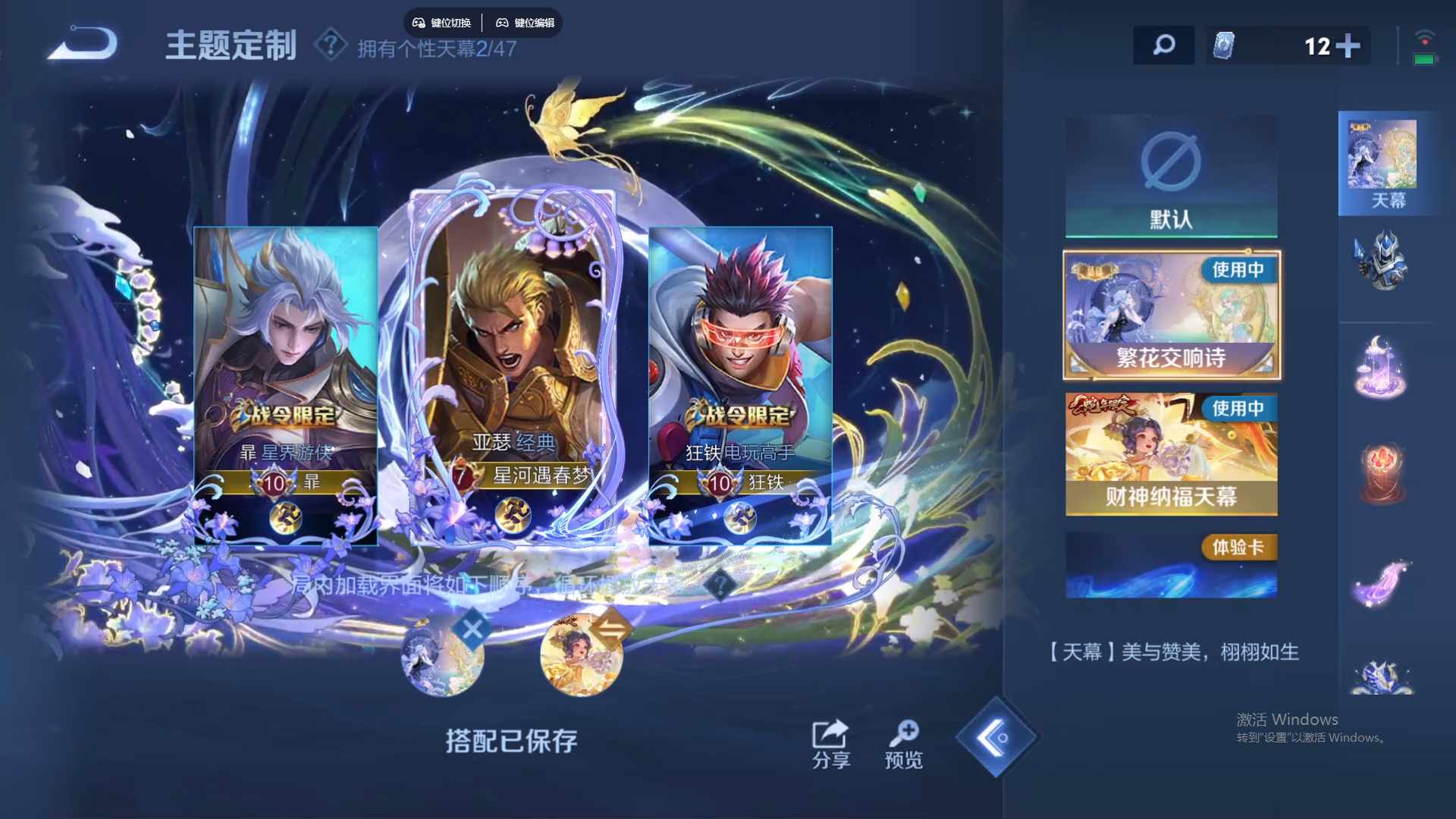Click the diamond back button
Screen dimensions: 1456x819
996,737
